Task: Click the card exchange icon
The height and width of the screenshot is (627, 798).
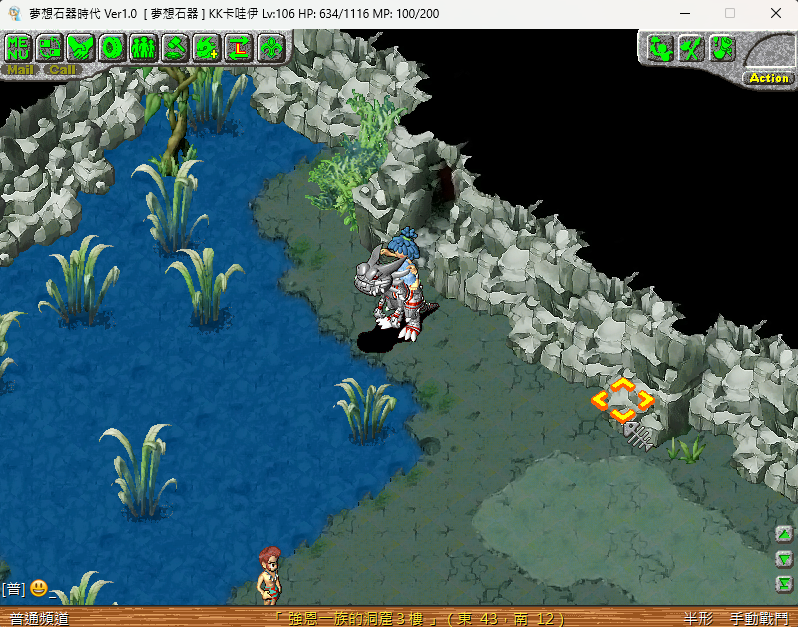Action: pyautogui.click(x=50, y=47)
